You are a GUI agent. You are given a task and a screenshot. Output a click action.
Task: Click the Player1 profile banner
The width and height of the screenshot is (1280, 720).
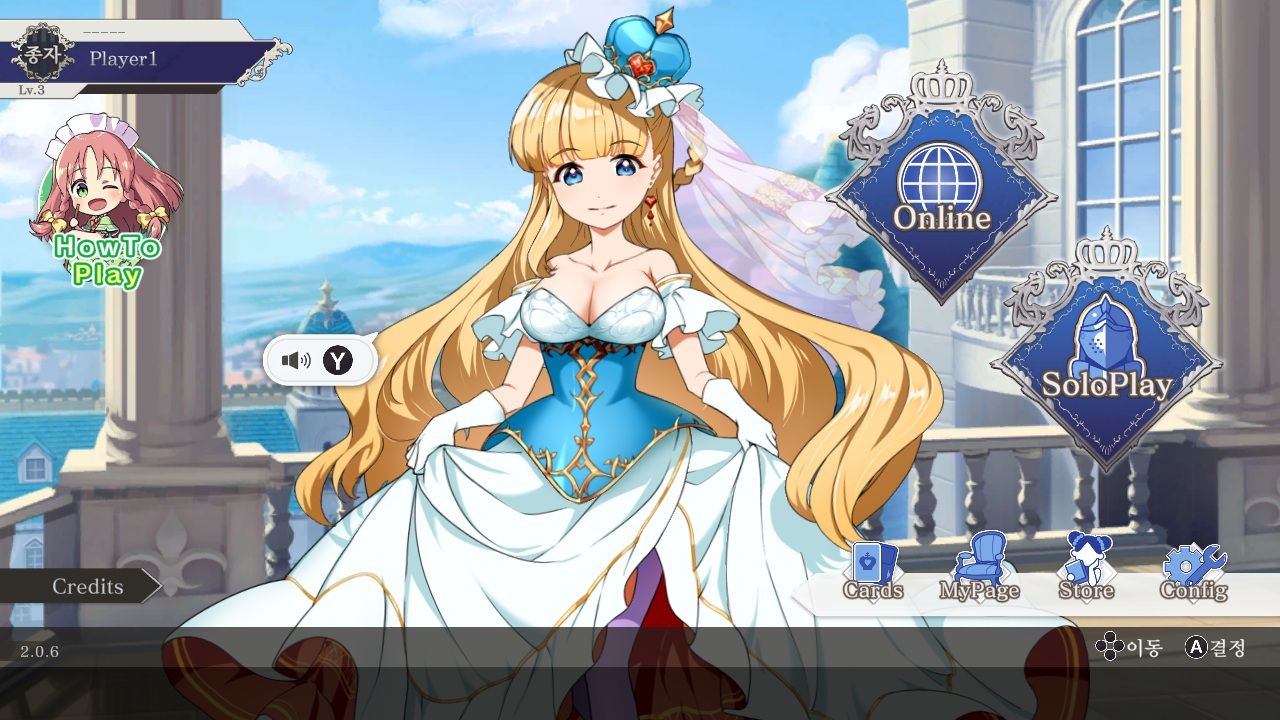[140, 59]
